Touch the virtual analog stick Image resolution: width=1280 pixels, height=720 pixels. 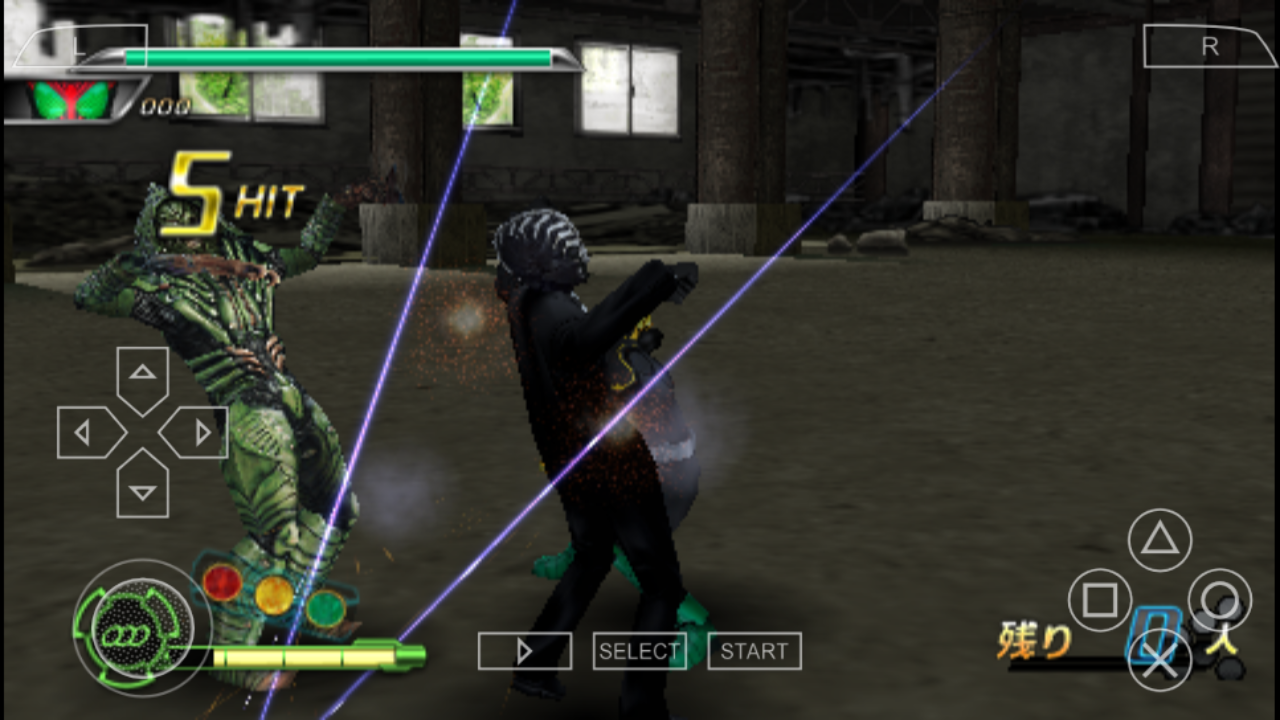point(140,628)
